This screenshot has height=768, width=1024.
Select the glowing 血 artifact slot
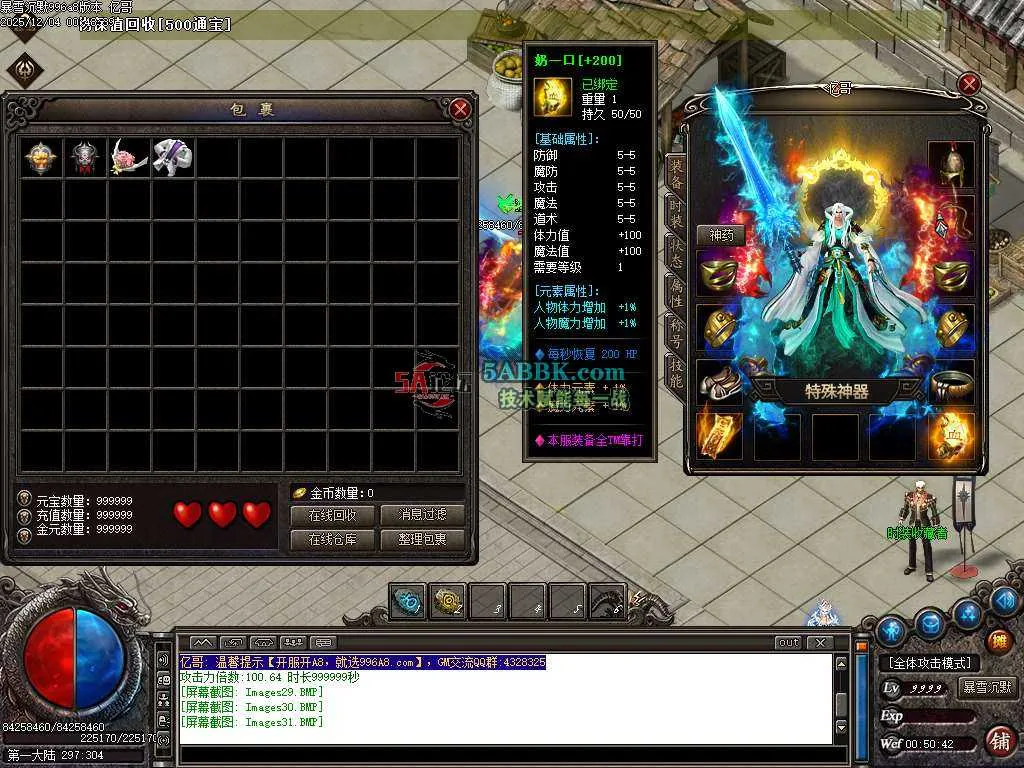[950, 436]
